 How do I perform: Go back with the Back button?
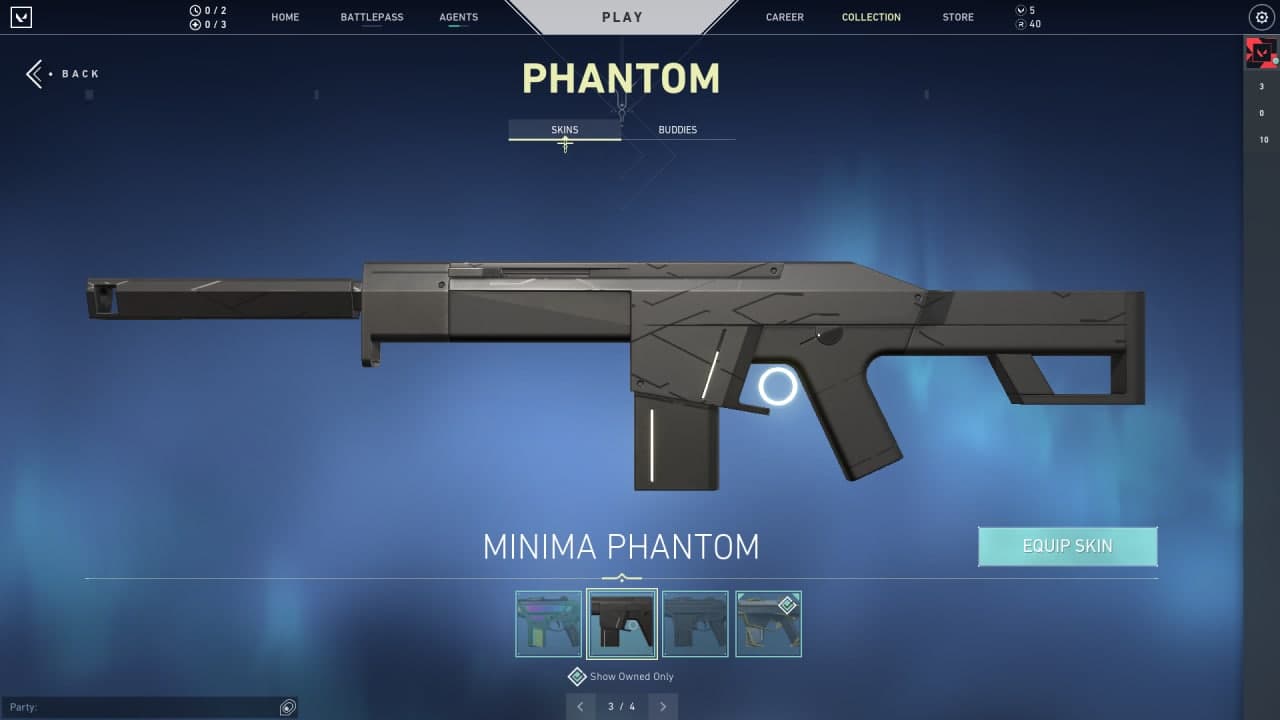click(x=64, y=74)
